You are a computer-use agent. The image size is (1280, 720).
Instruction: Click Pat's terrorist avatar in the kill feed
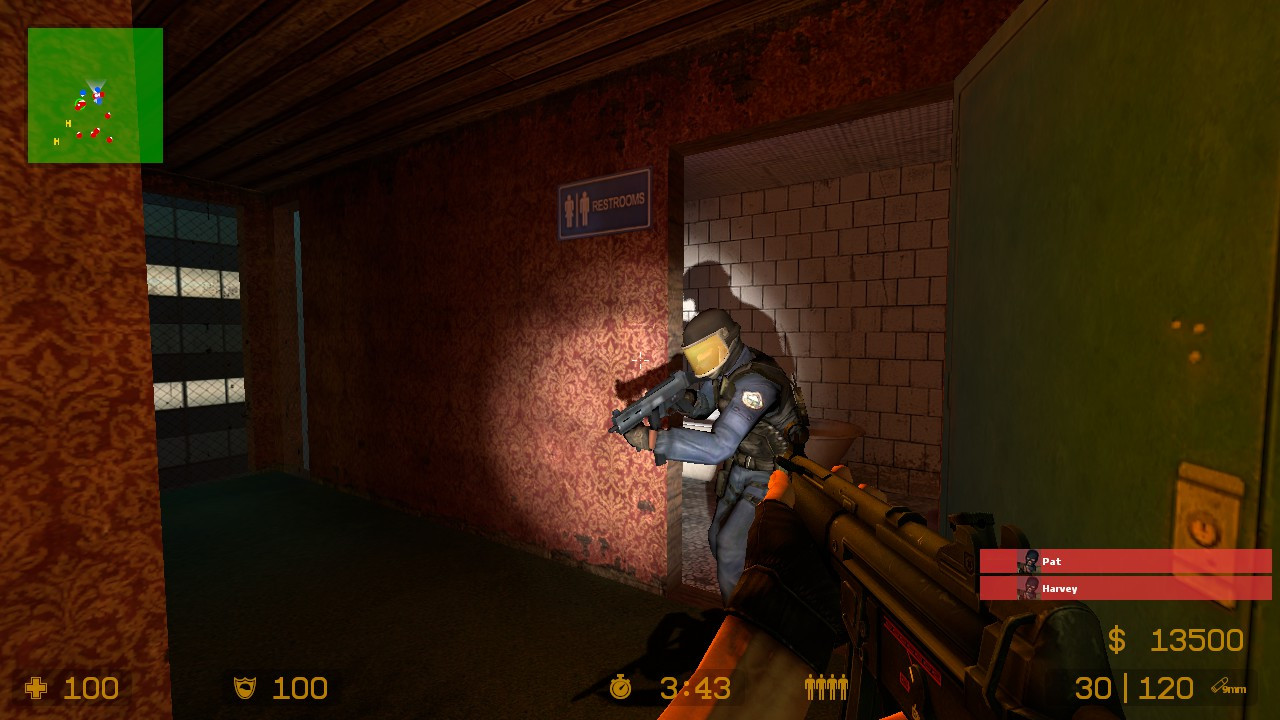pos(1027,562)
